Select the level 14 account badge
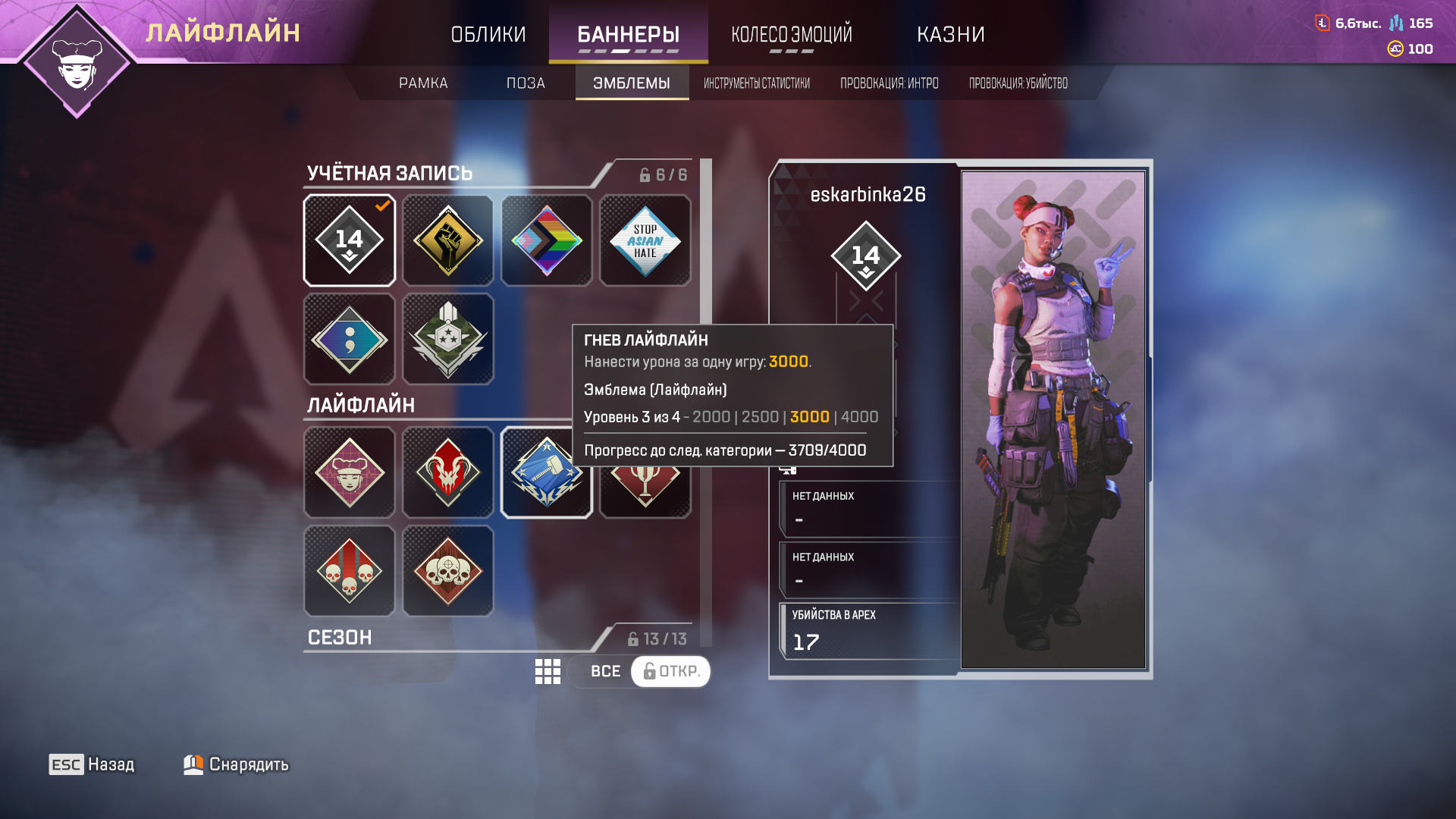 [x=350, y=240]
